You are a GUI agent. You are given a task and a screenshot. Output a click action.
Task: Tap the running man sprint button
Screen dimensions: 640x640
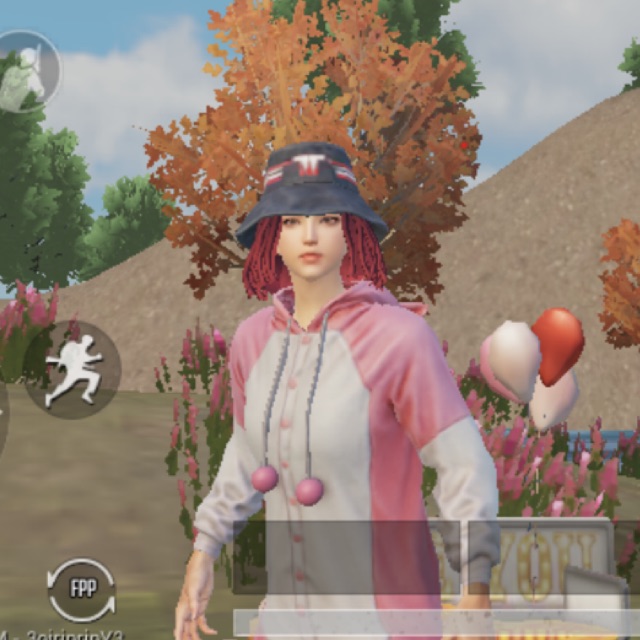pos(72,369)
